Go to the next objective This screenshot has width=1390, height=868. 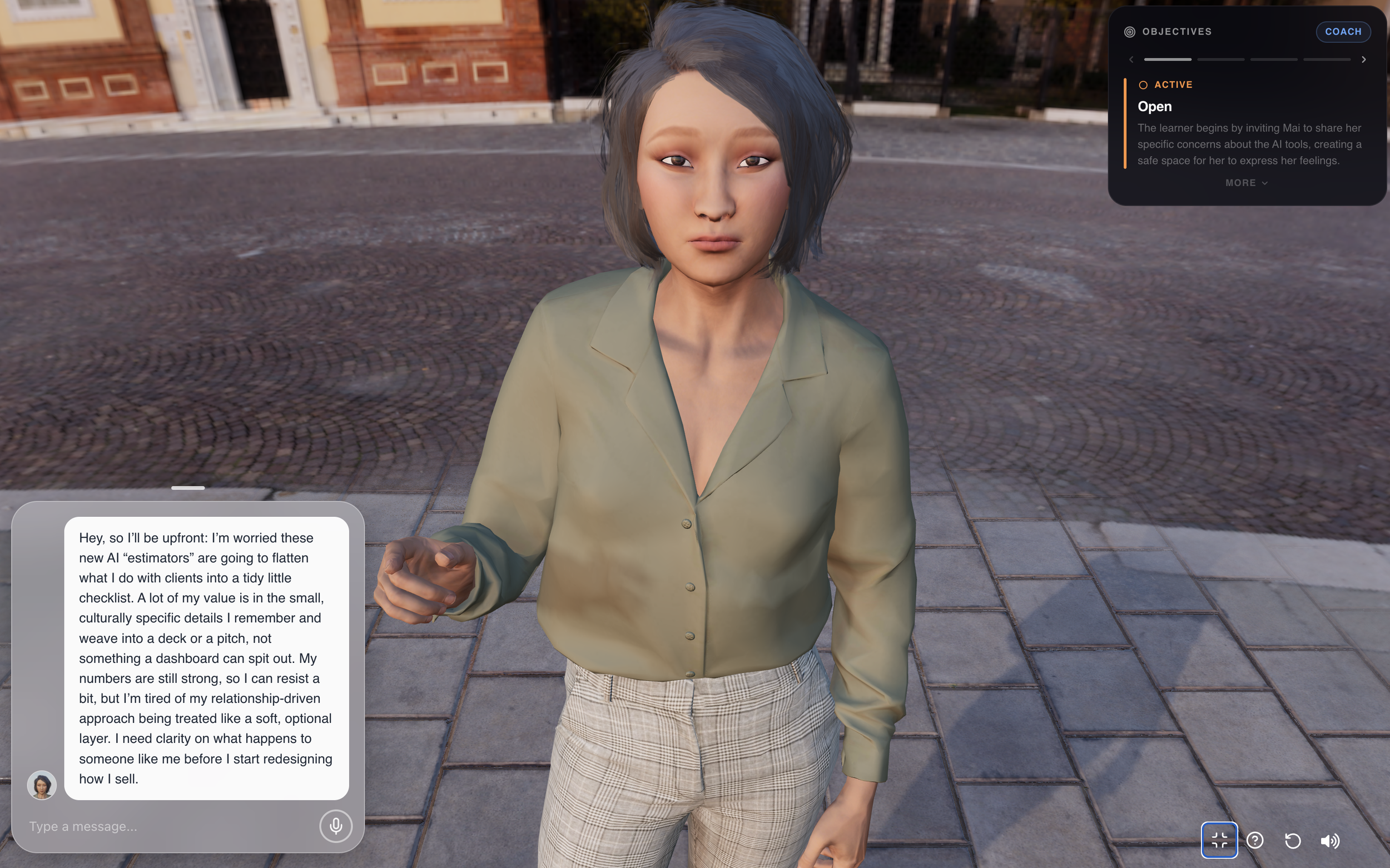(x=1363, y=59)
